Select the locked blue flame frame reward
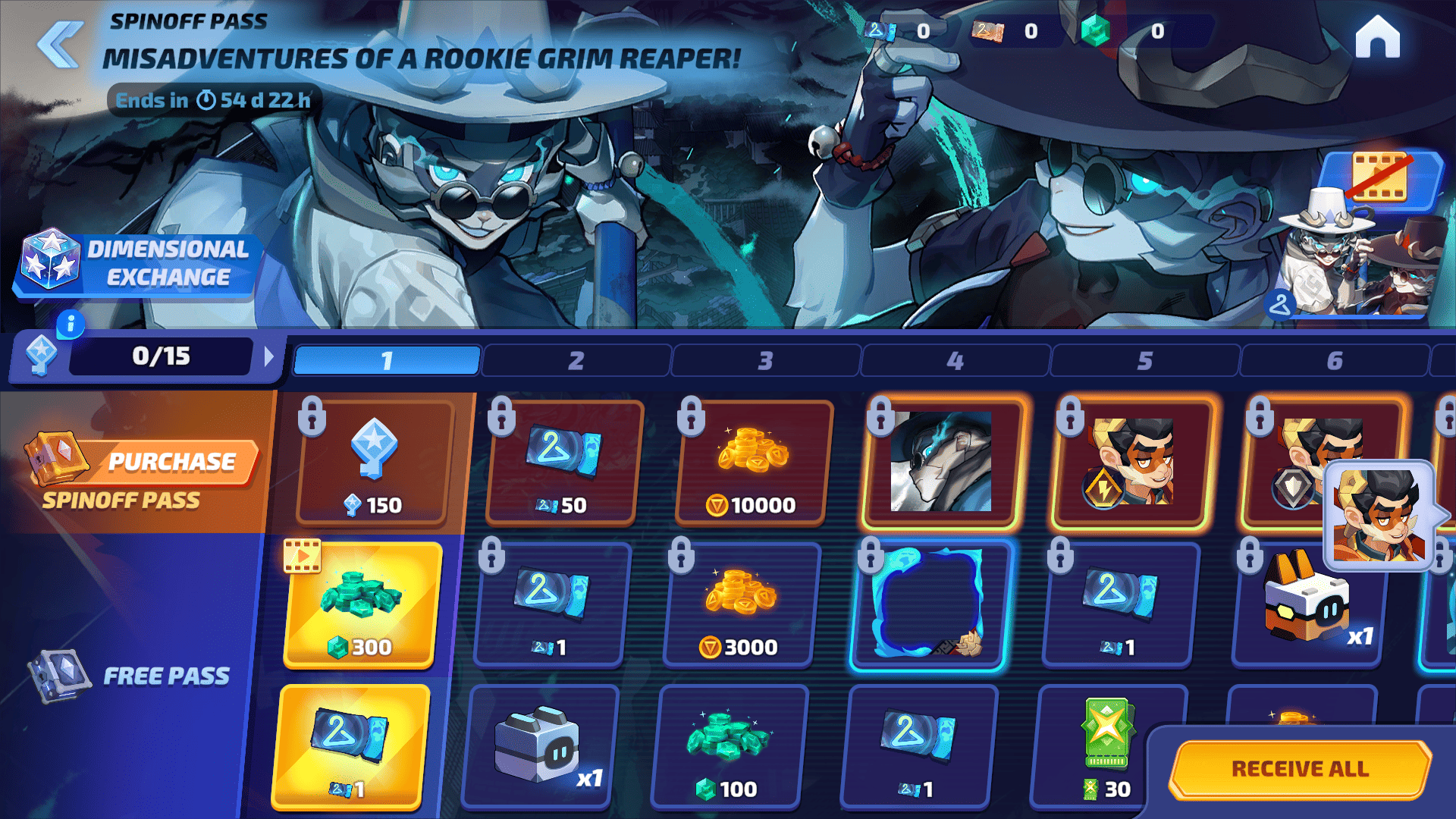1456x819 pixels. pyautogui.click(x=930, y=605)
